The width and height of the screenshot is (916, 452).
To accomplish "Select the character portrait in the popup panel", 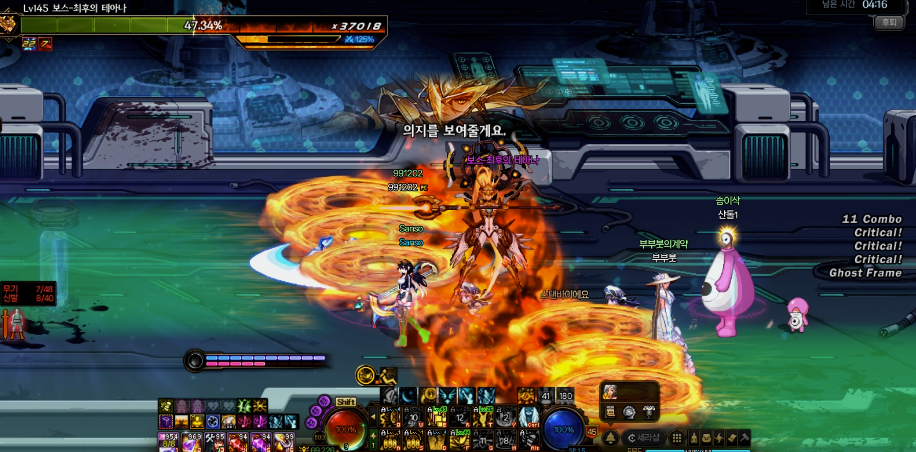I will tap(609, 392).
